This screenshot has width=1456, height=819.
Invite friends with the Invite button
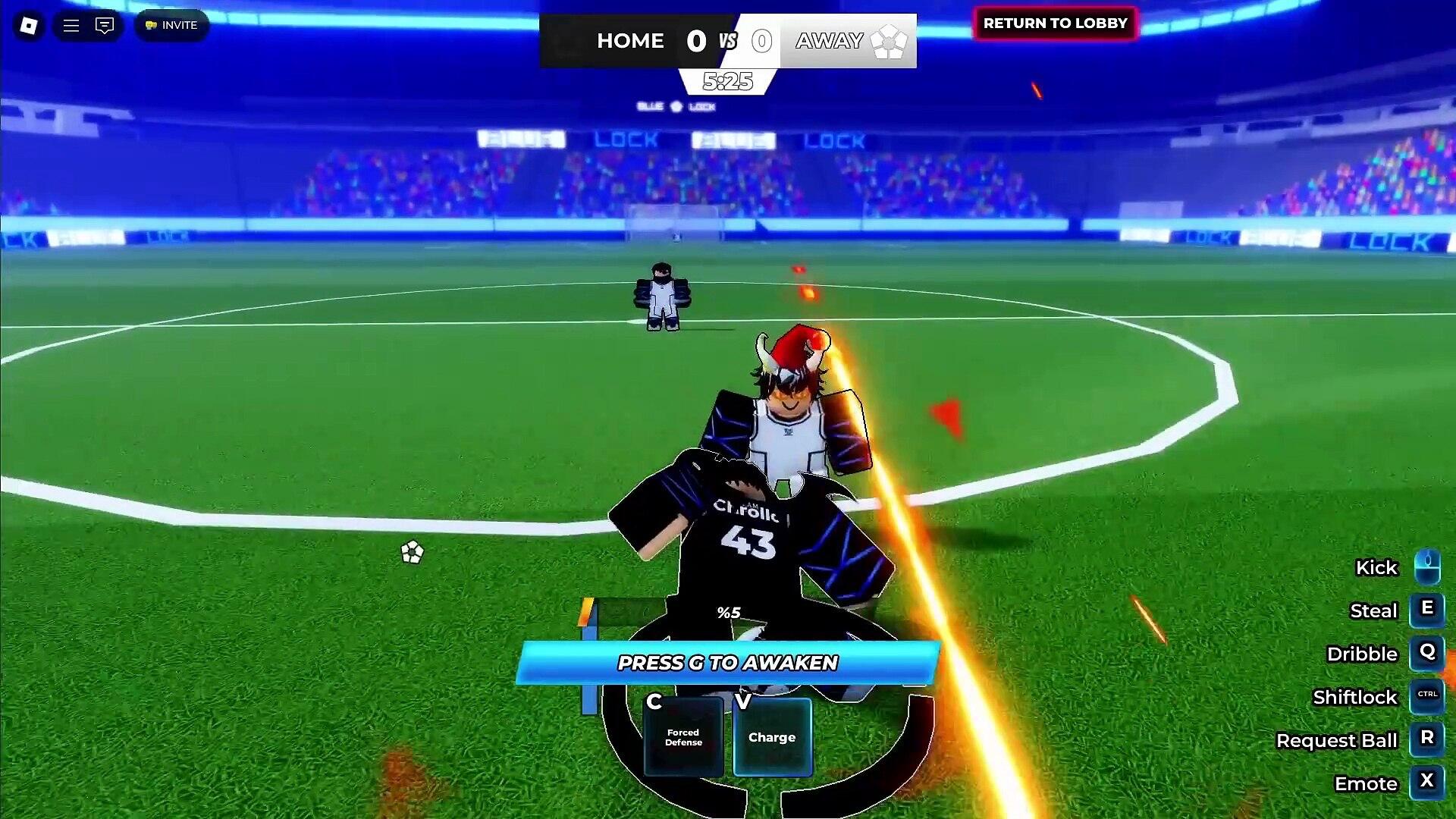[x=171, y=26]
